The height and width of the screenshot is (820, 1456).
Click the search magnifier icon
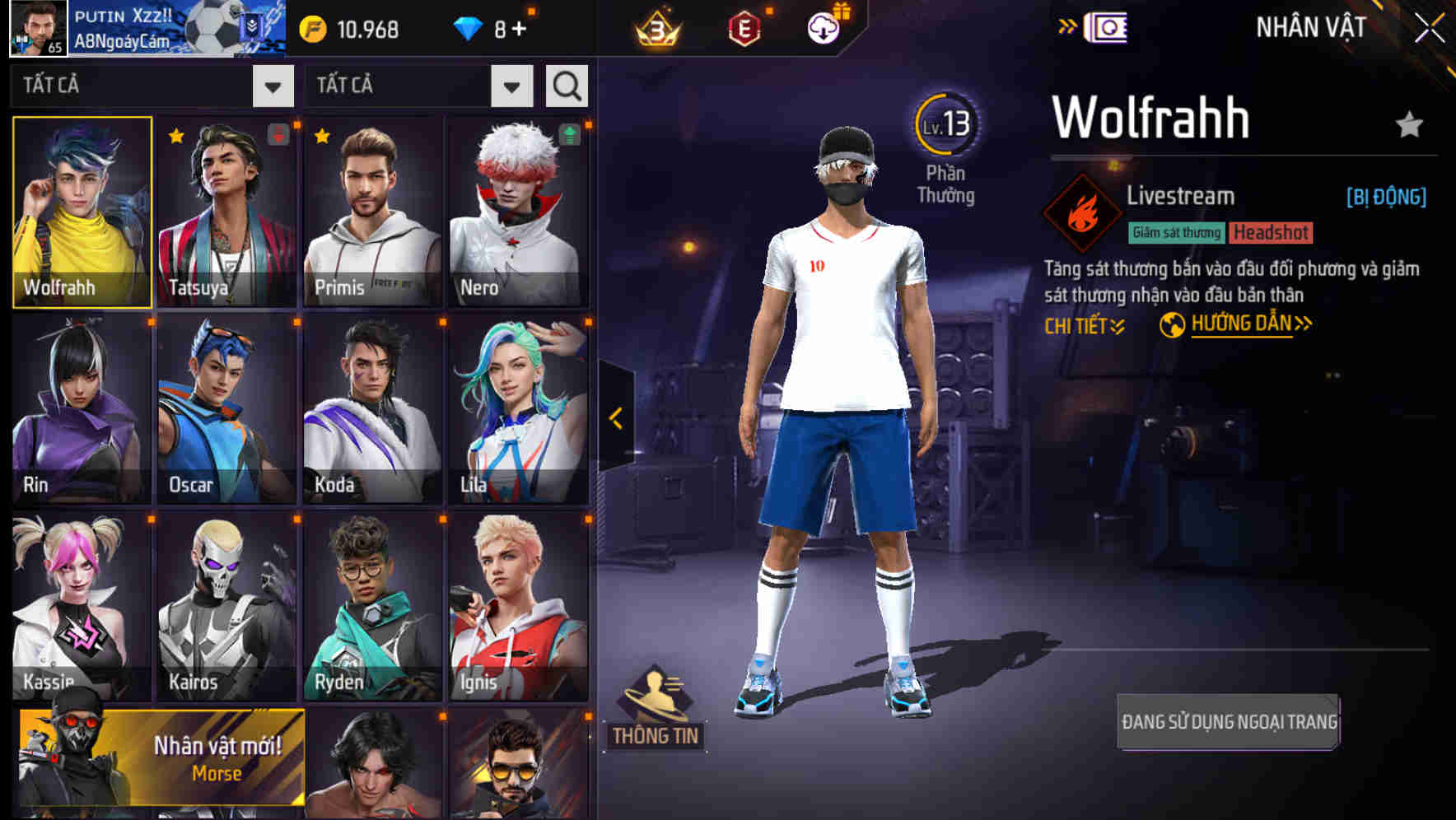coord(566,85)
